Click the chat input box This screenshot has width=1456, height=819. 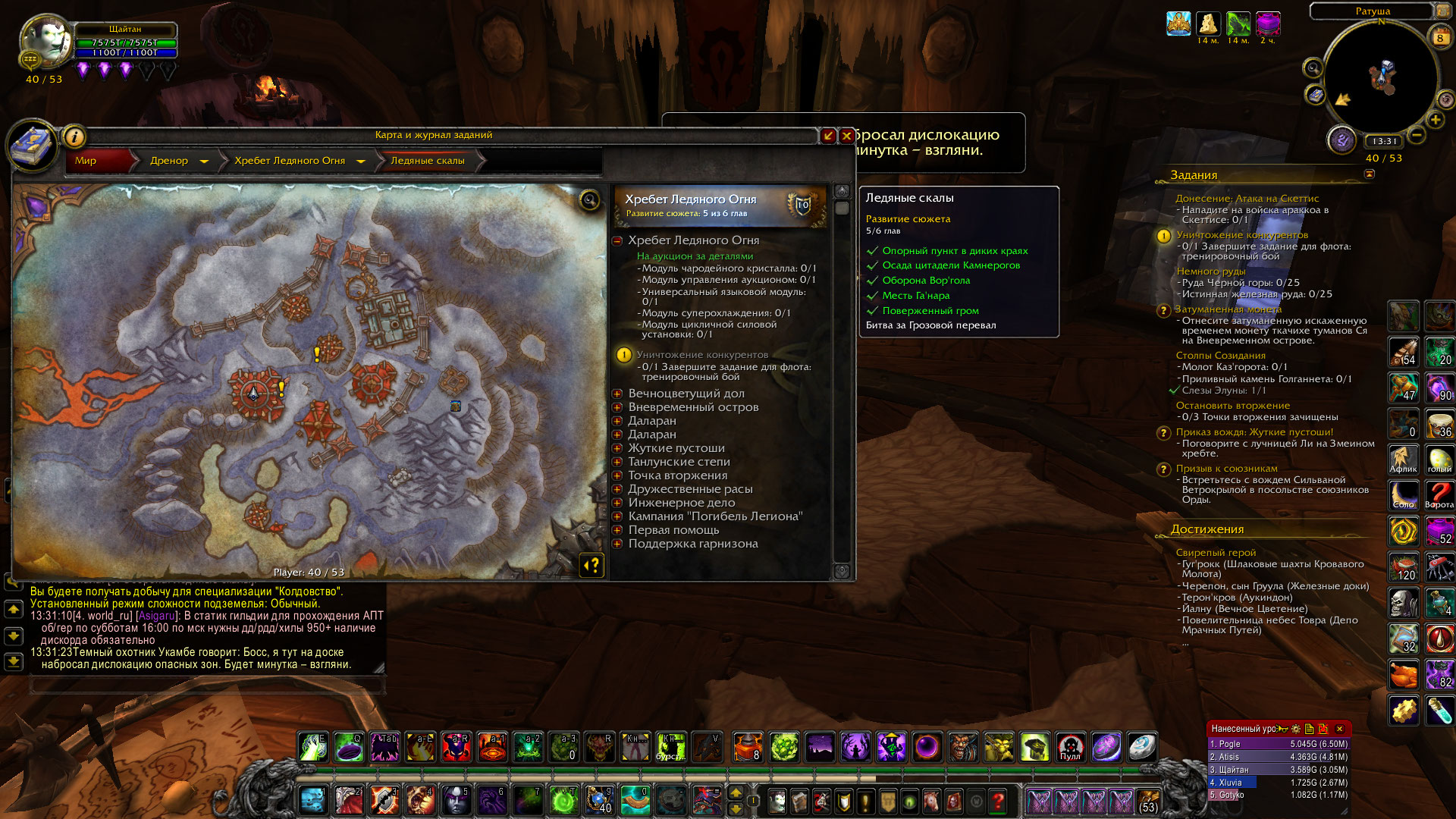click(x=206, y=685)
